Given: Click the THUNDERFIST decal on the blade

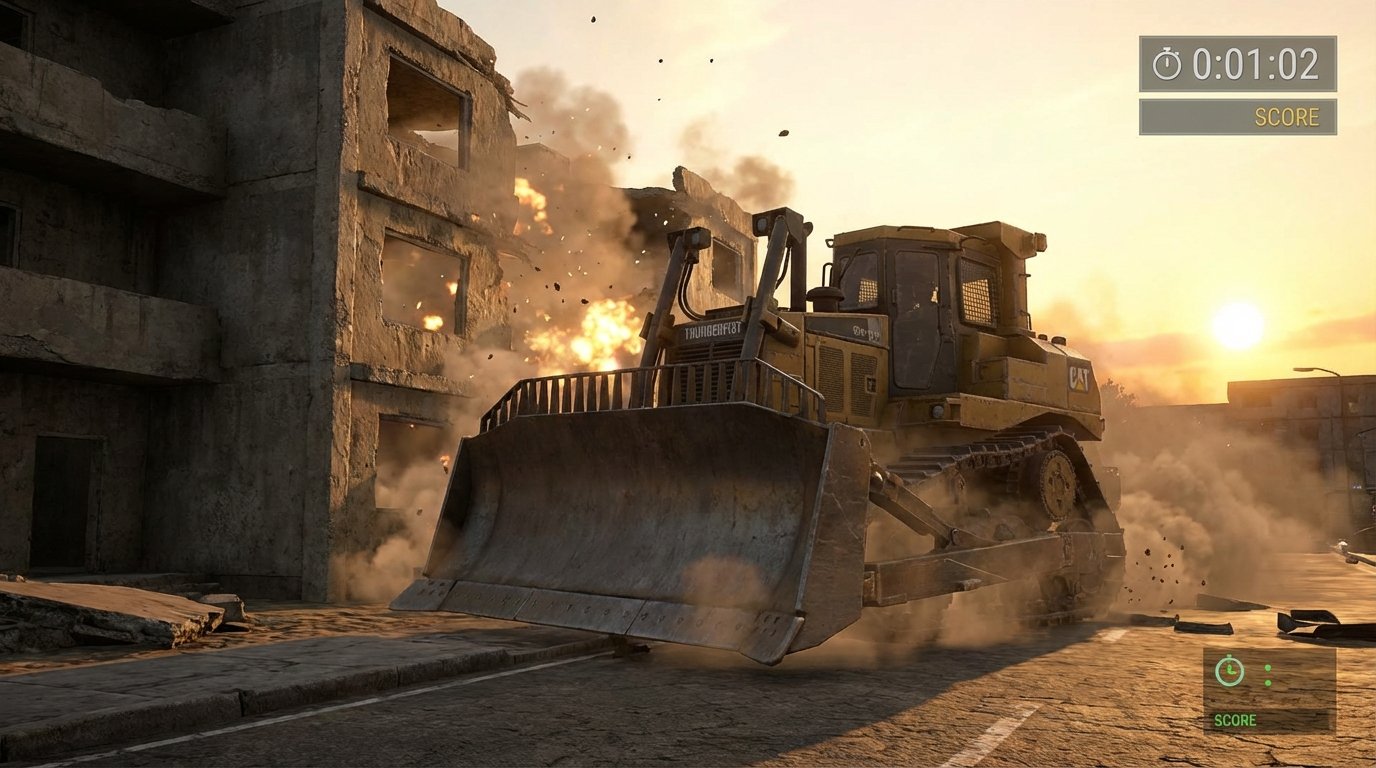Looking at the screenshot, I should [x=712, y=331].
